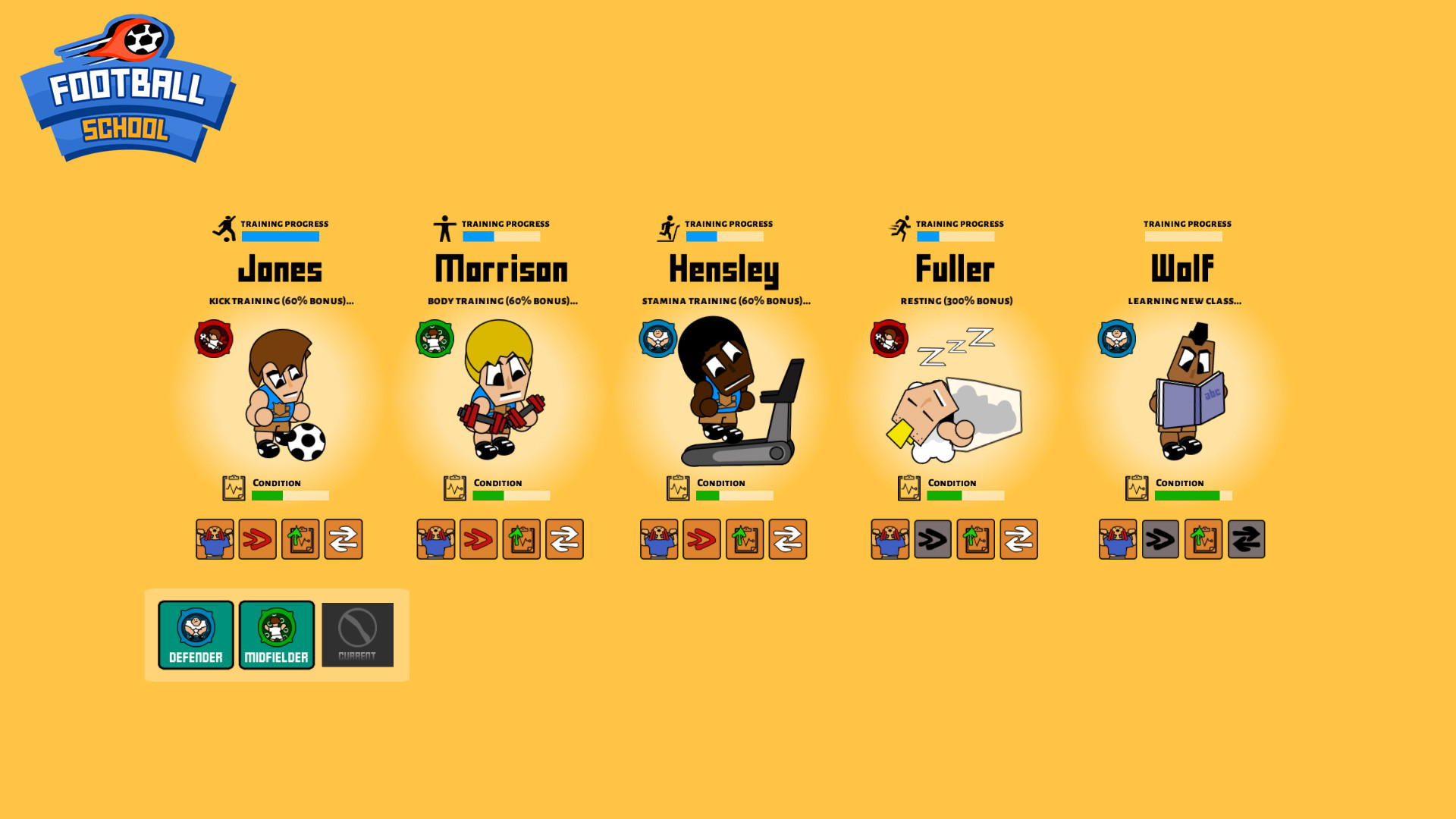Click the greyed-out Current class tile

point(357,635)
